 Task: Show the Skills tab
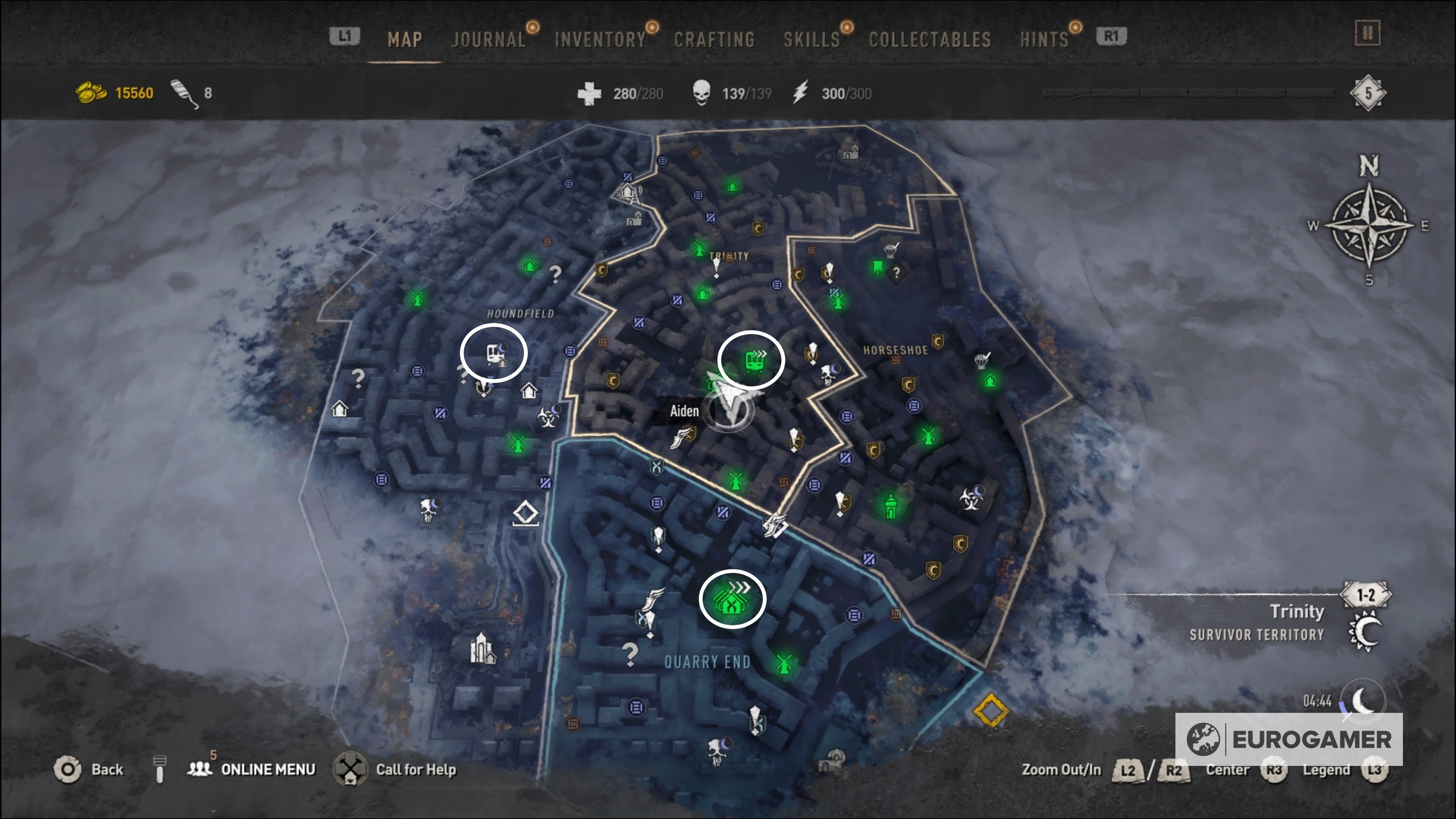point(811,39)
